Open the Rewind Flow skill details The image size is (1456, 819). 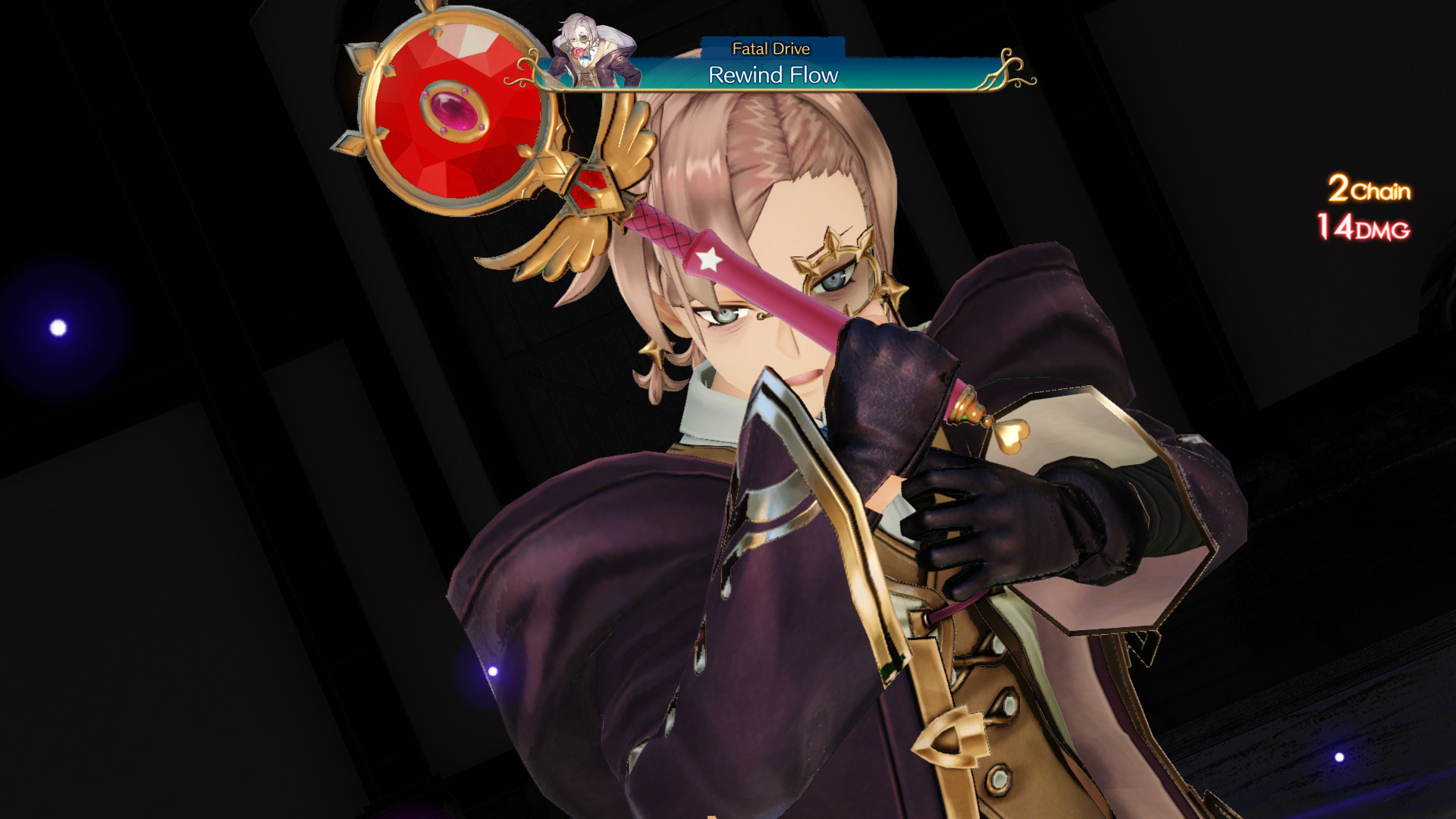pos(773,75)
